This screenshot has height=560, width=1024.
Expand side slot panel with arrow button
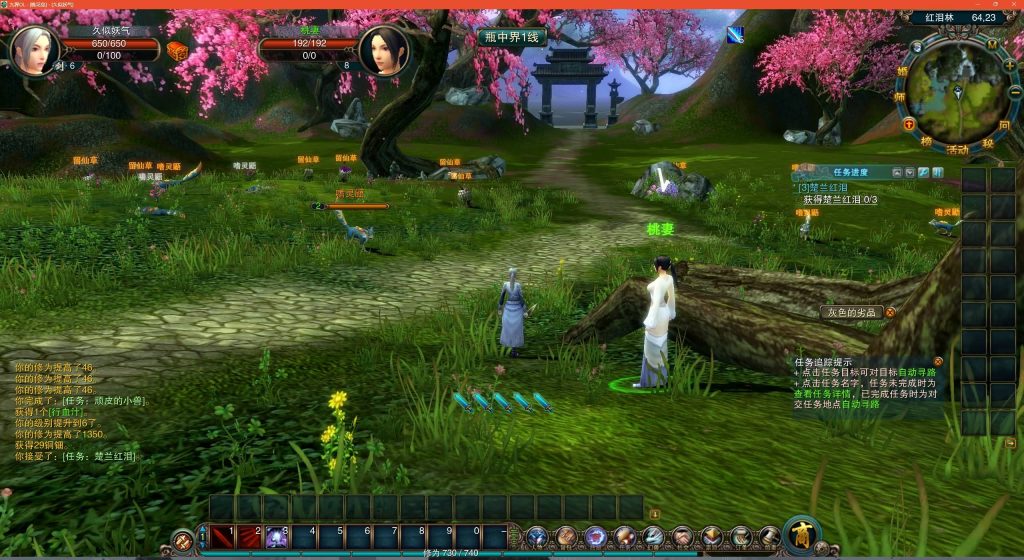[x=1010, y=443]
